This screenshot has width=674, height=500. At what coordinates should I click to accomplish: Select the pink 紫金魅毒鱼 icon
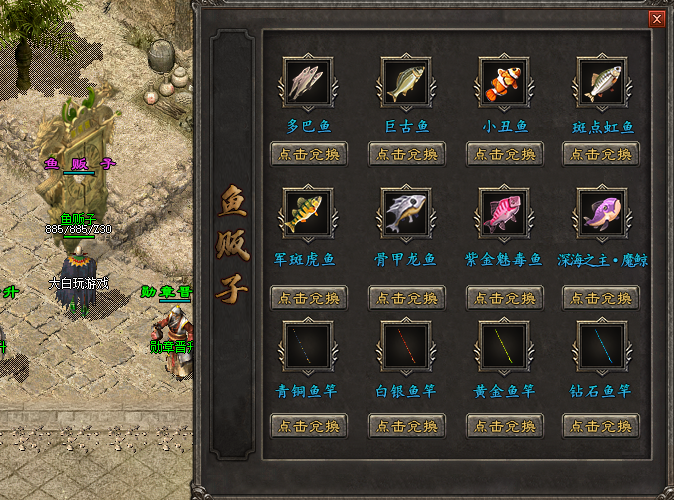tap(504, 213)
